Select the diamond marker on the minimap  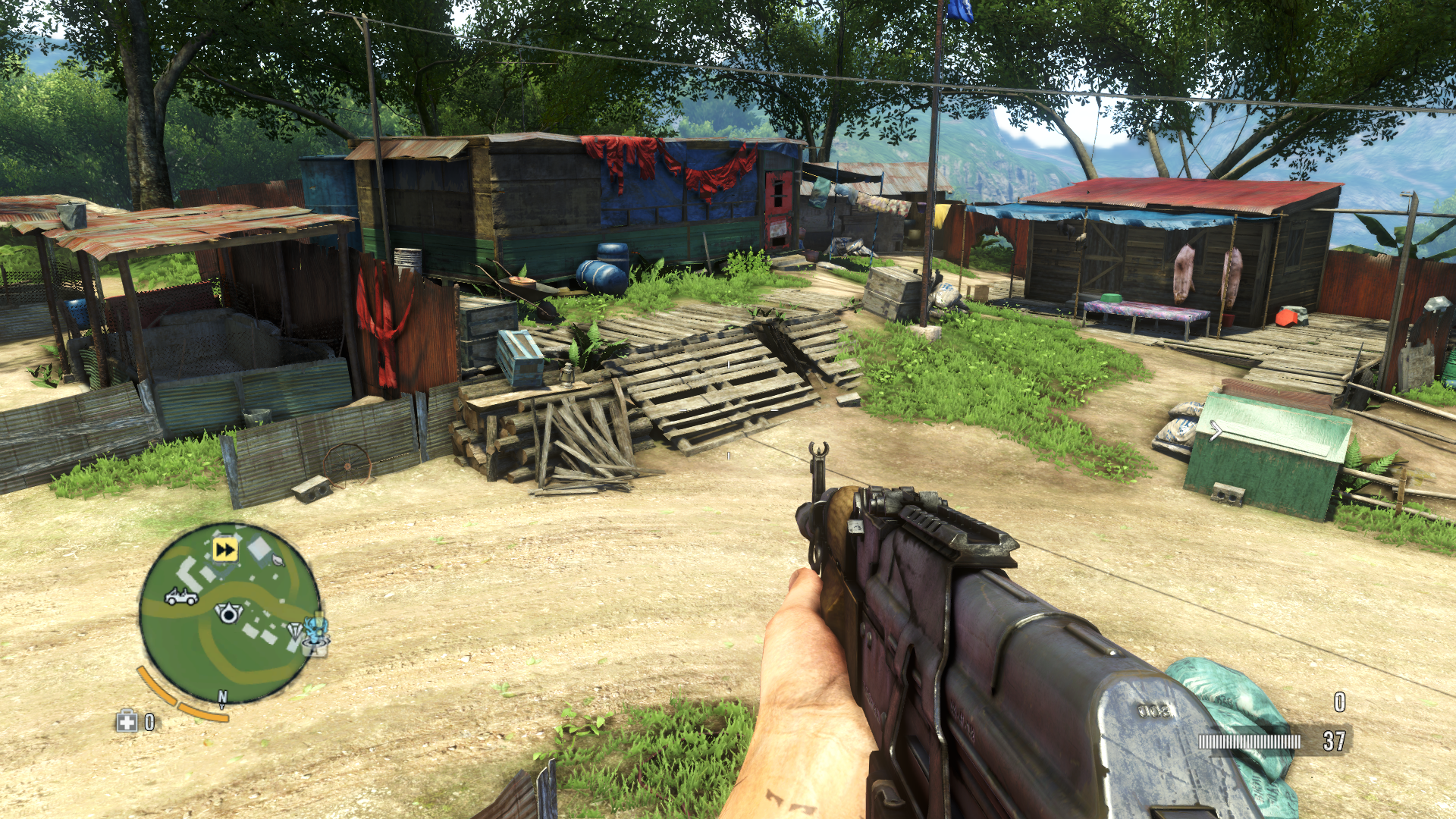click(x=296, y=629)
